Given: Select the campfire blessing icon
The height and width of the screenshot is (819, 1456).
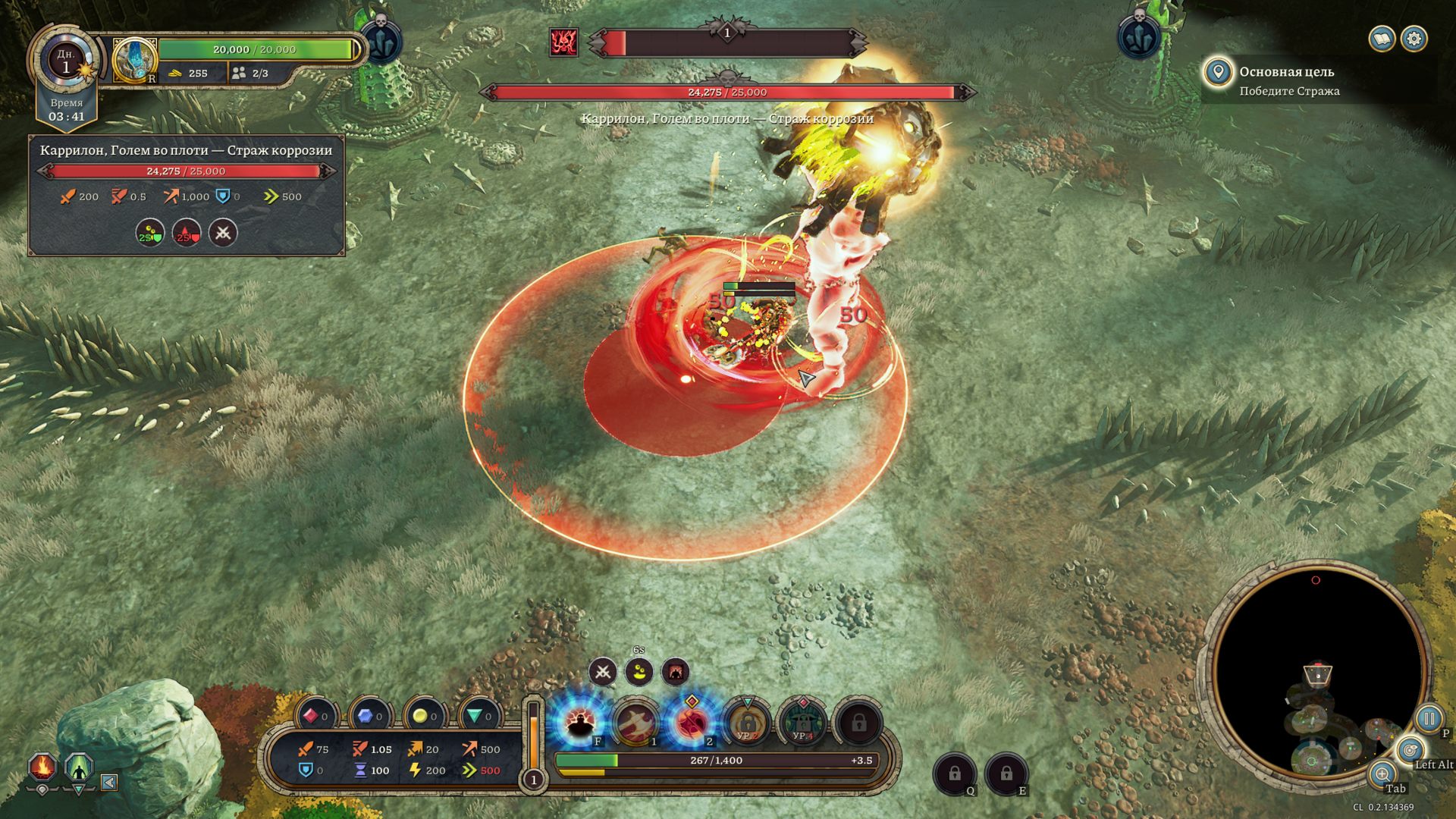Looking at the screenshot, I should pos(43,767).
